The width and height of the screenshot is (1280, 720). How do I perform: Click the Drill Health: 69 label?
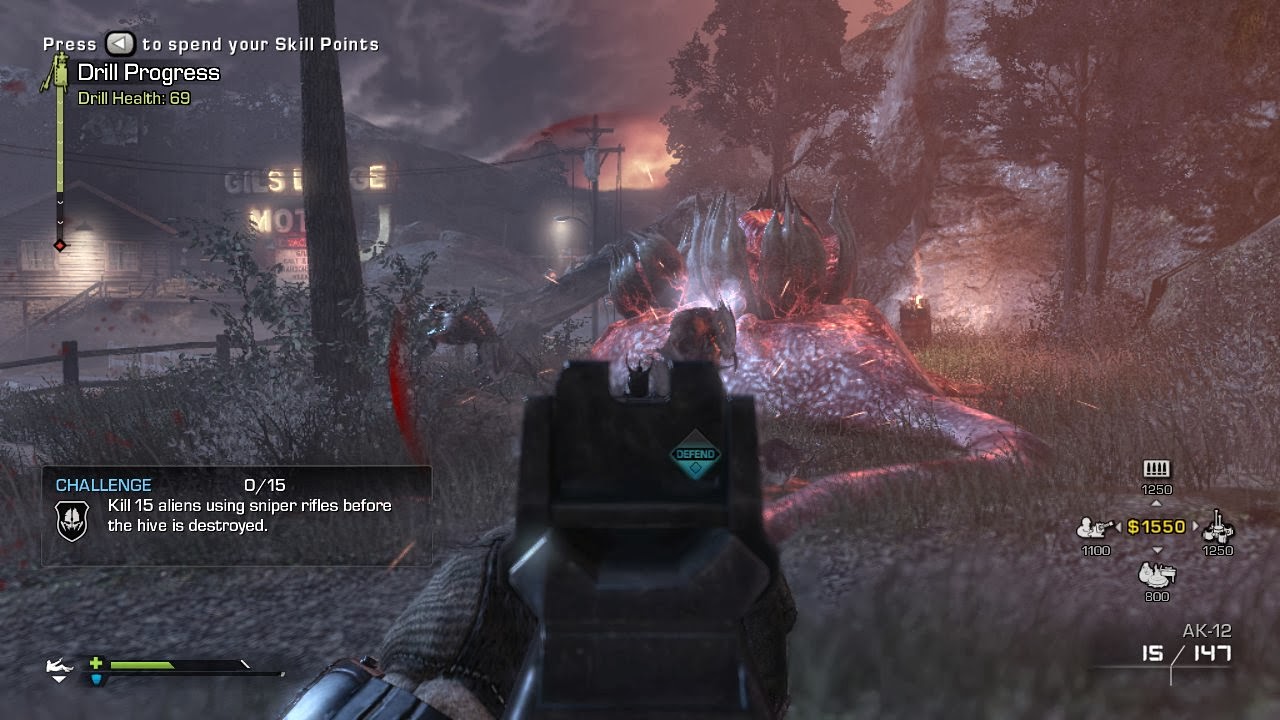135,99
